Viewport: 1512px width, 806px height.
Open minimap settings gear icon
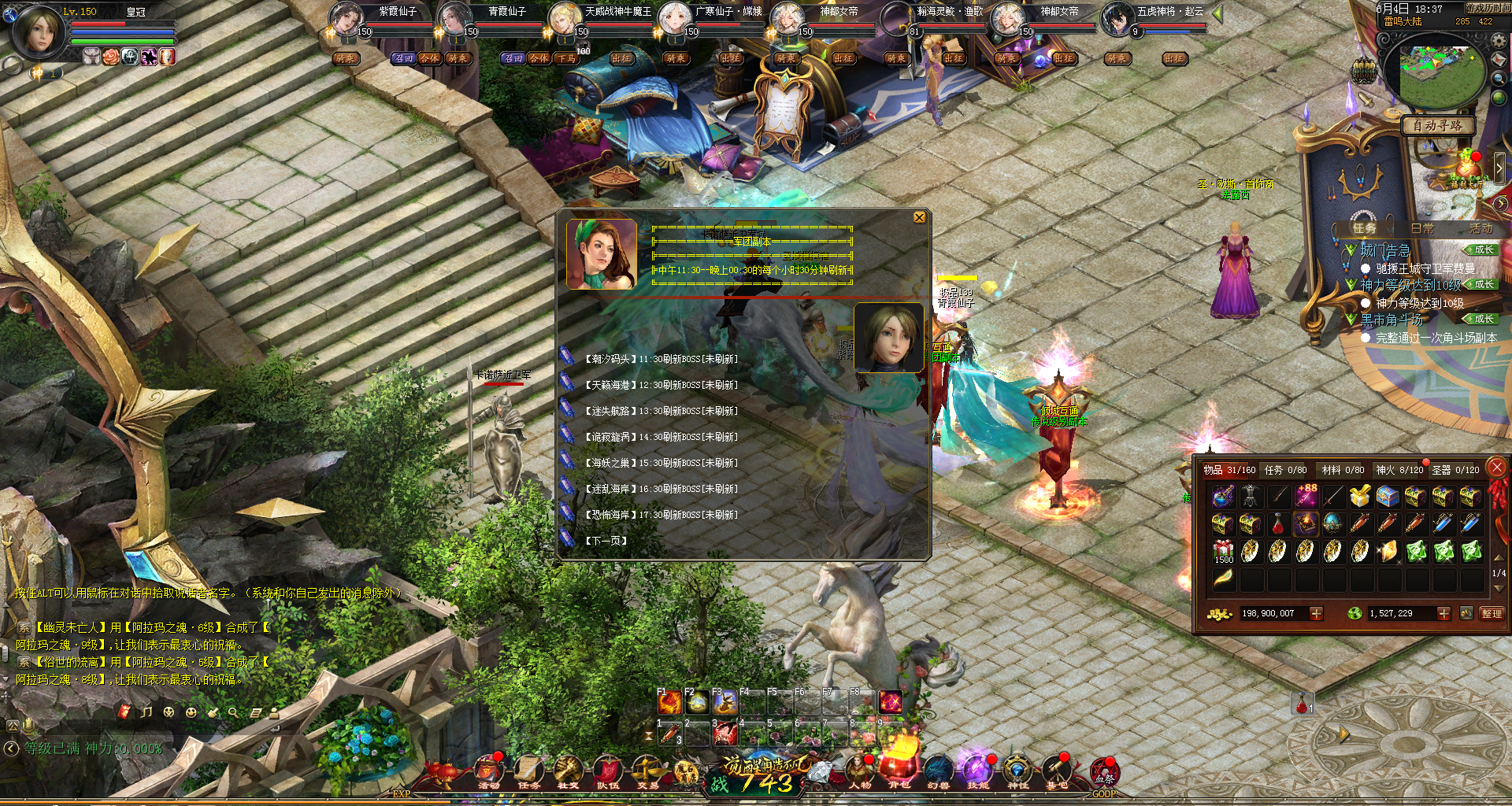tap(1499, 41)
